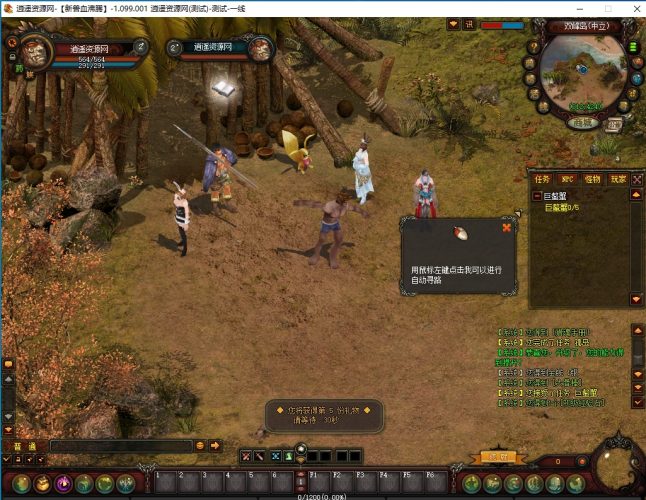The width and height of the screenshot is (646, 500).
Task: Close the auto-pathfinding tip popup
Action: [x=507, y=227]
